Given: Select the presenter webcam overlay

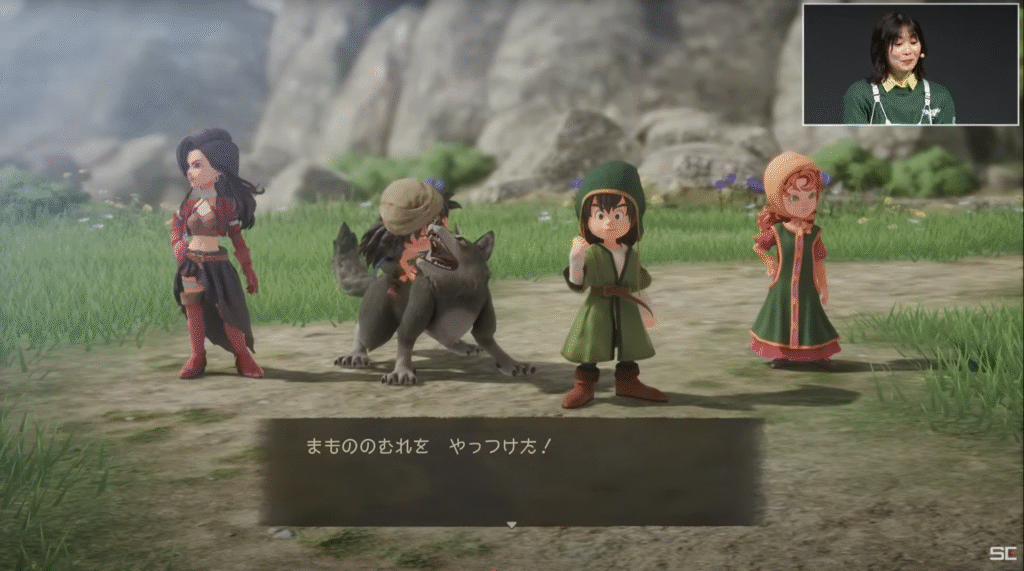Looking at the screenshot, I should click(x=909, y=65).
